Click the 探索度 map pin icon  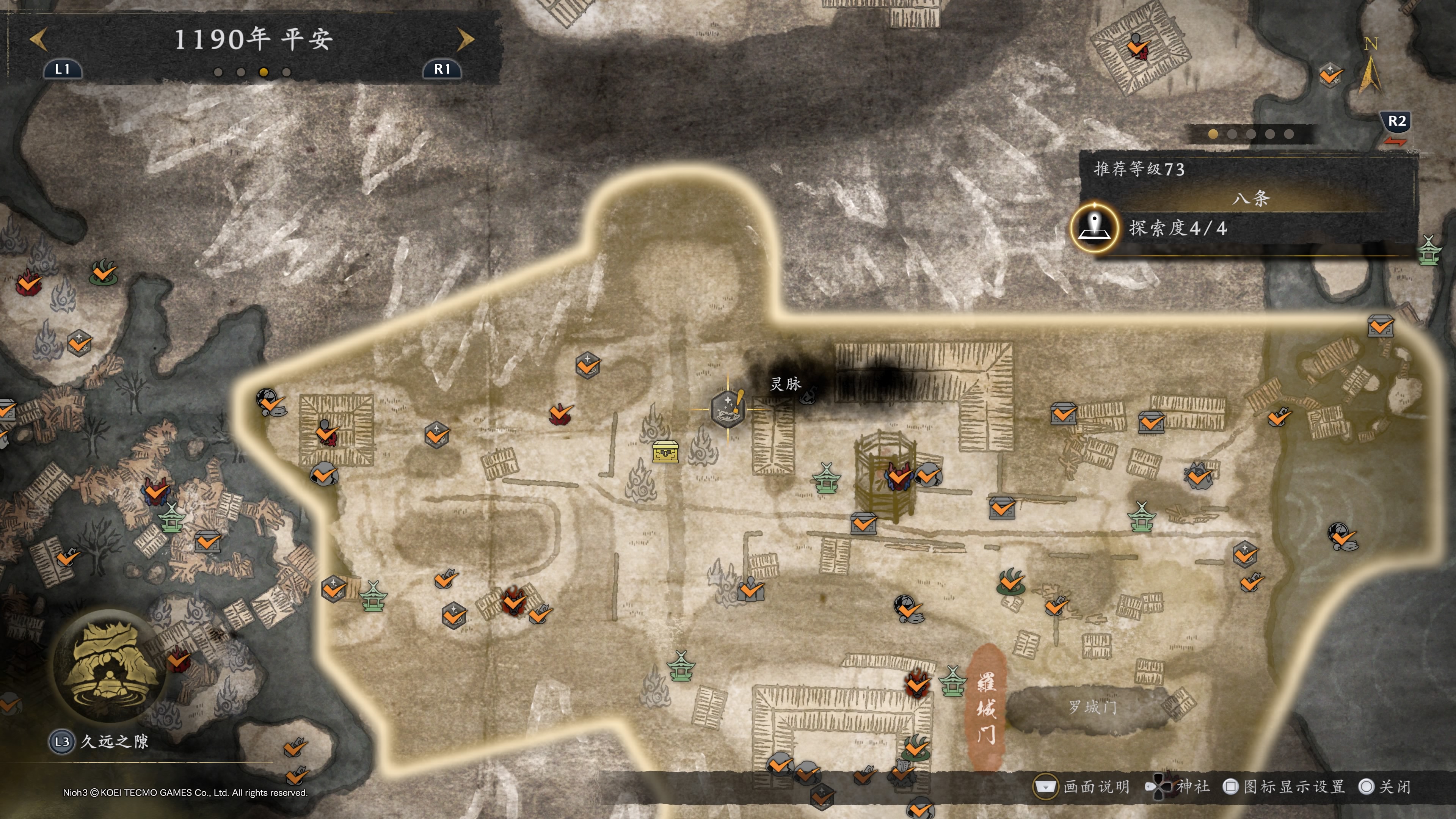point(1095,228)
